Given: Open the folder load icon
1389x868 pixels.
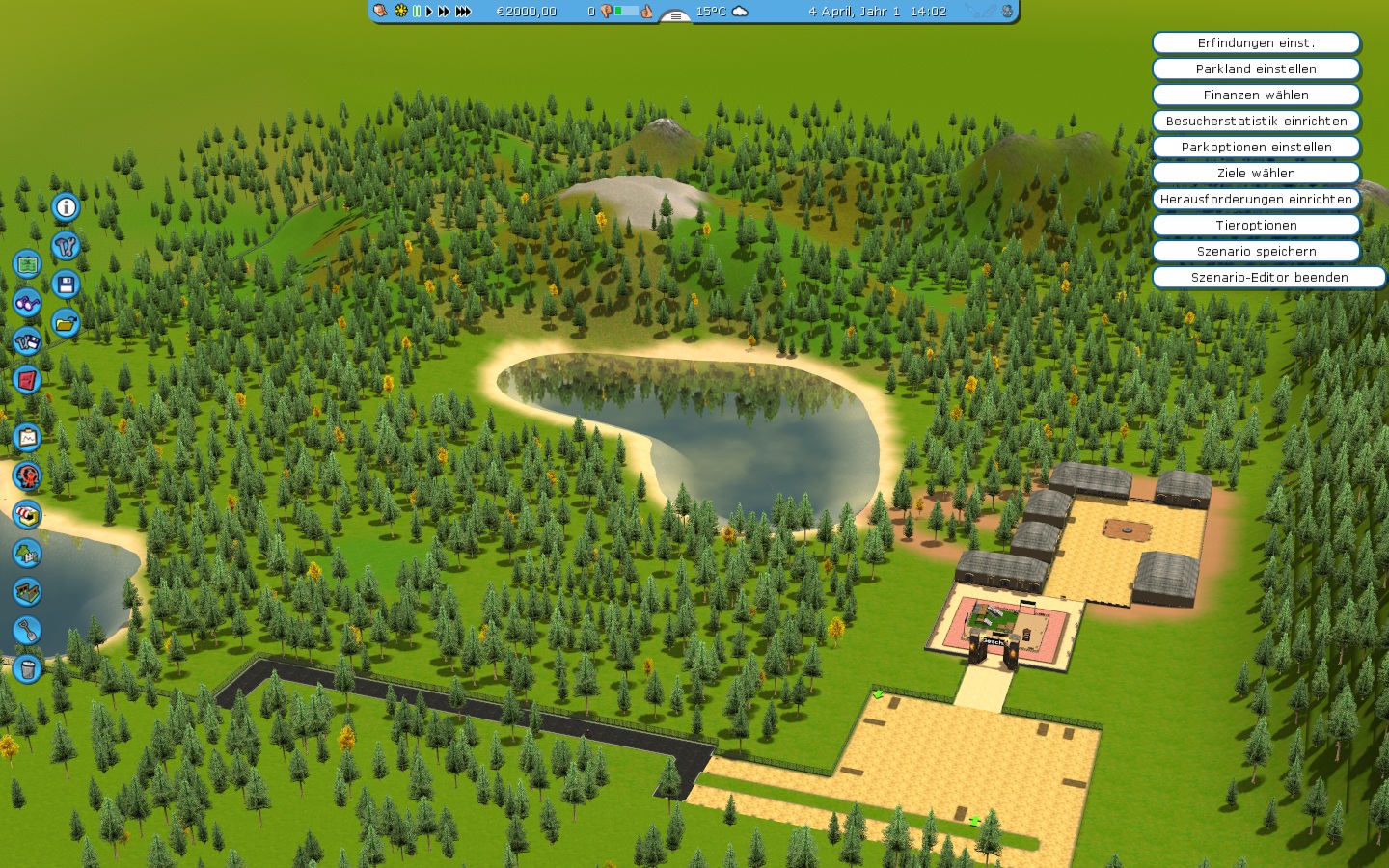Looking at the screenshot, I should tap(66, 323).
